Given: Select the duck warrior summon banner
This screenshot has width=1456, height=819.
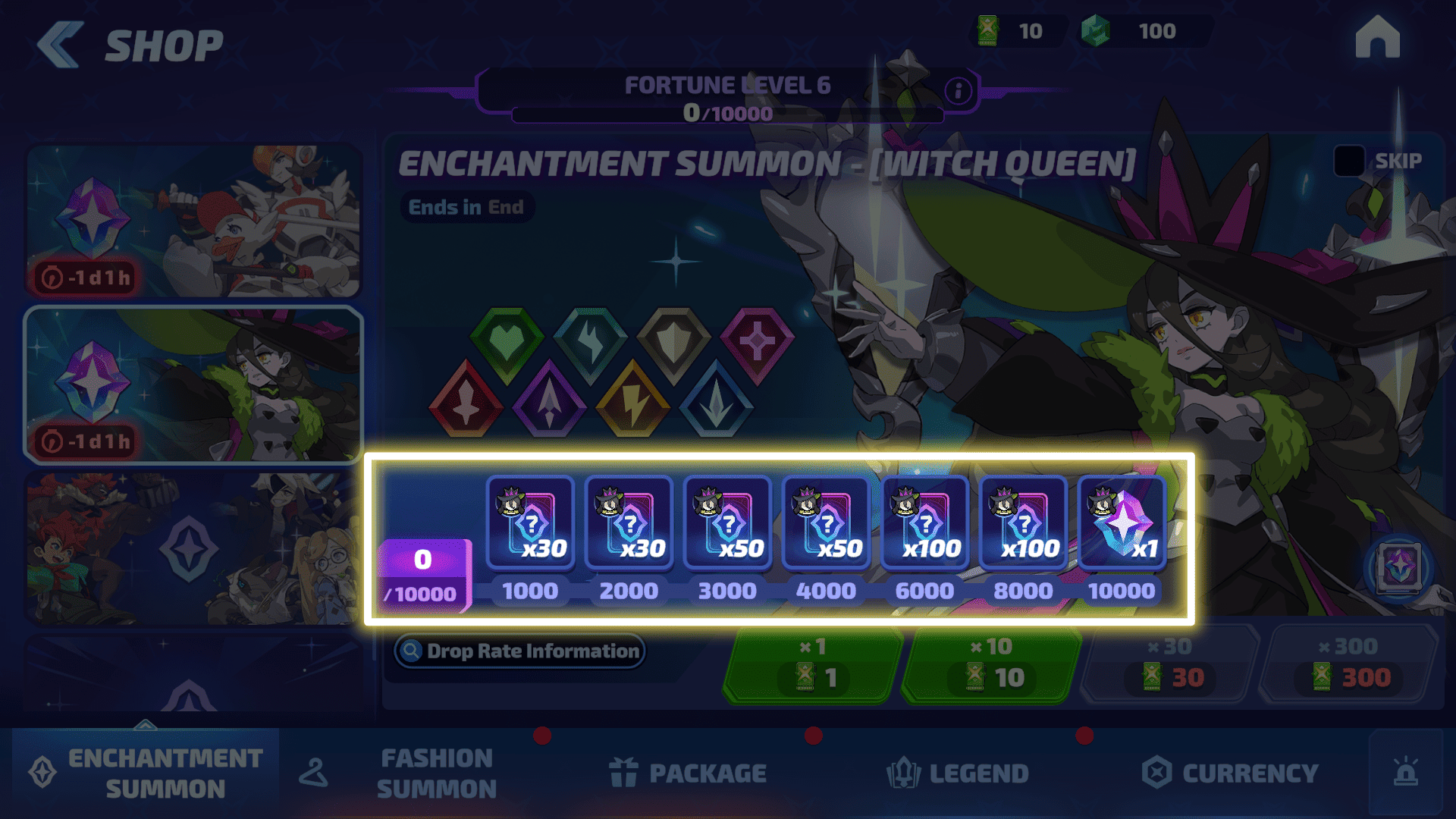Looking at the screenshot, I should [193, 221].
